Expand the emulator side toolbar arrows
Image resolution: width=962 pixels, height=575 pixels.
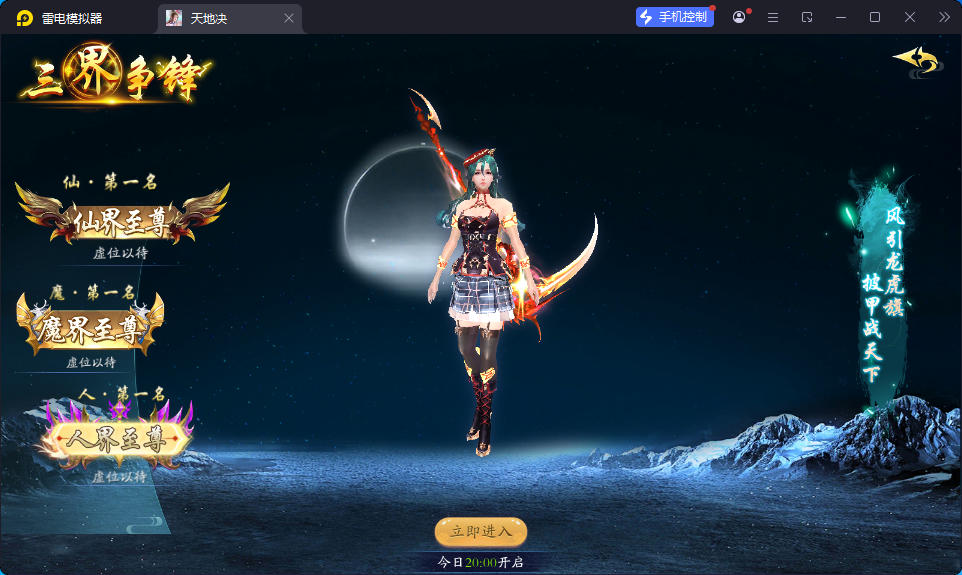click(944, 17)
